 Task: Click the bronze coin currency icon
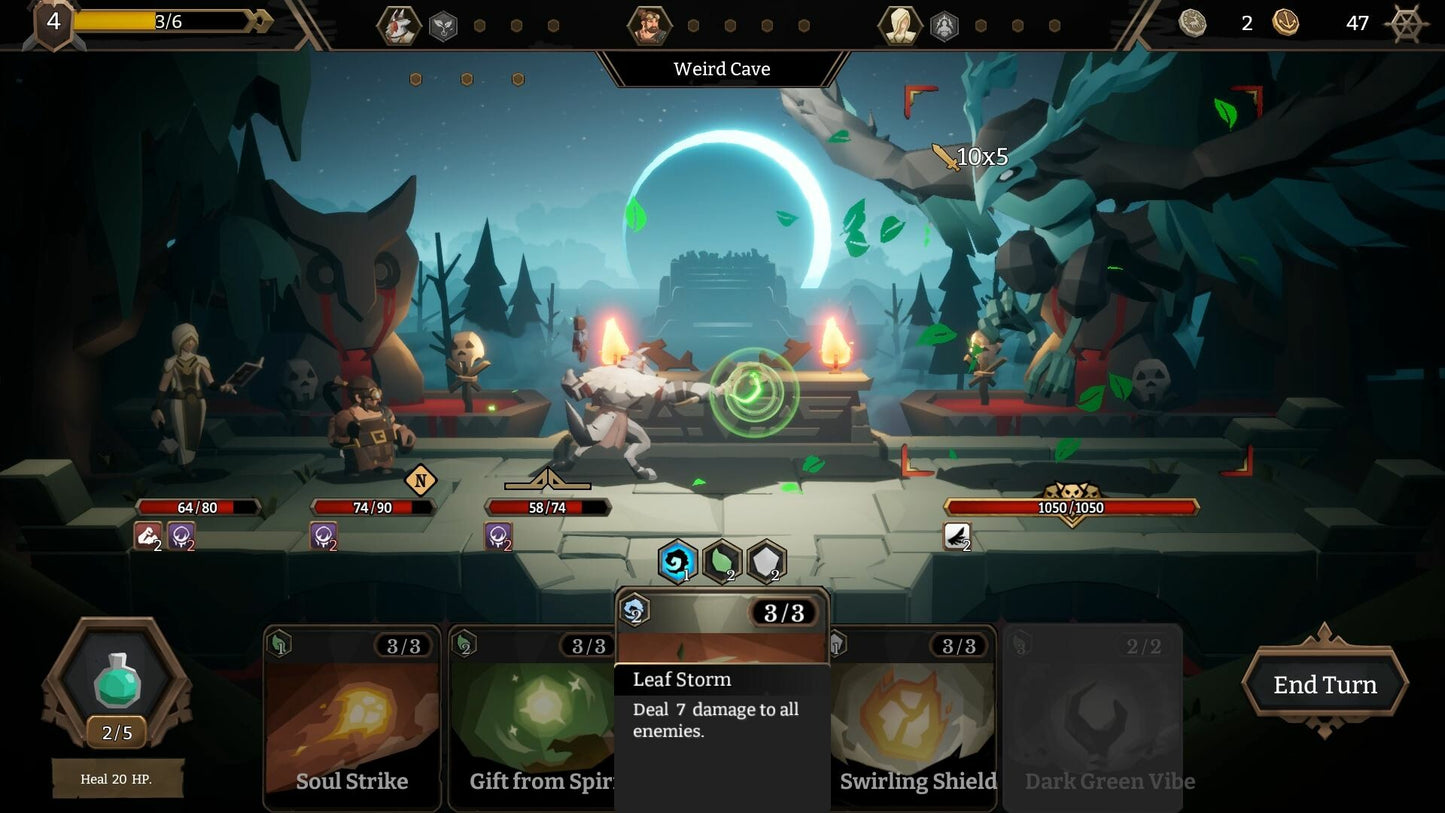click(x=1286, y=23)
